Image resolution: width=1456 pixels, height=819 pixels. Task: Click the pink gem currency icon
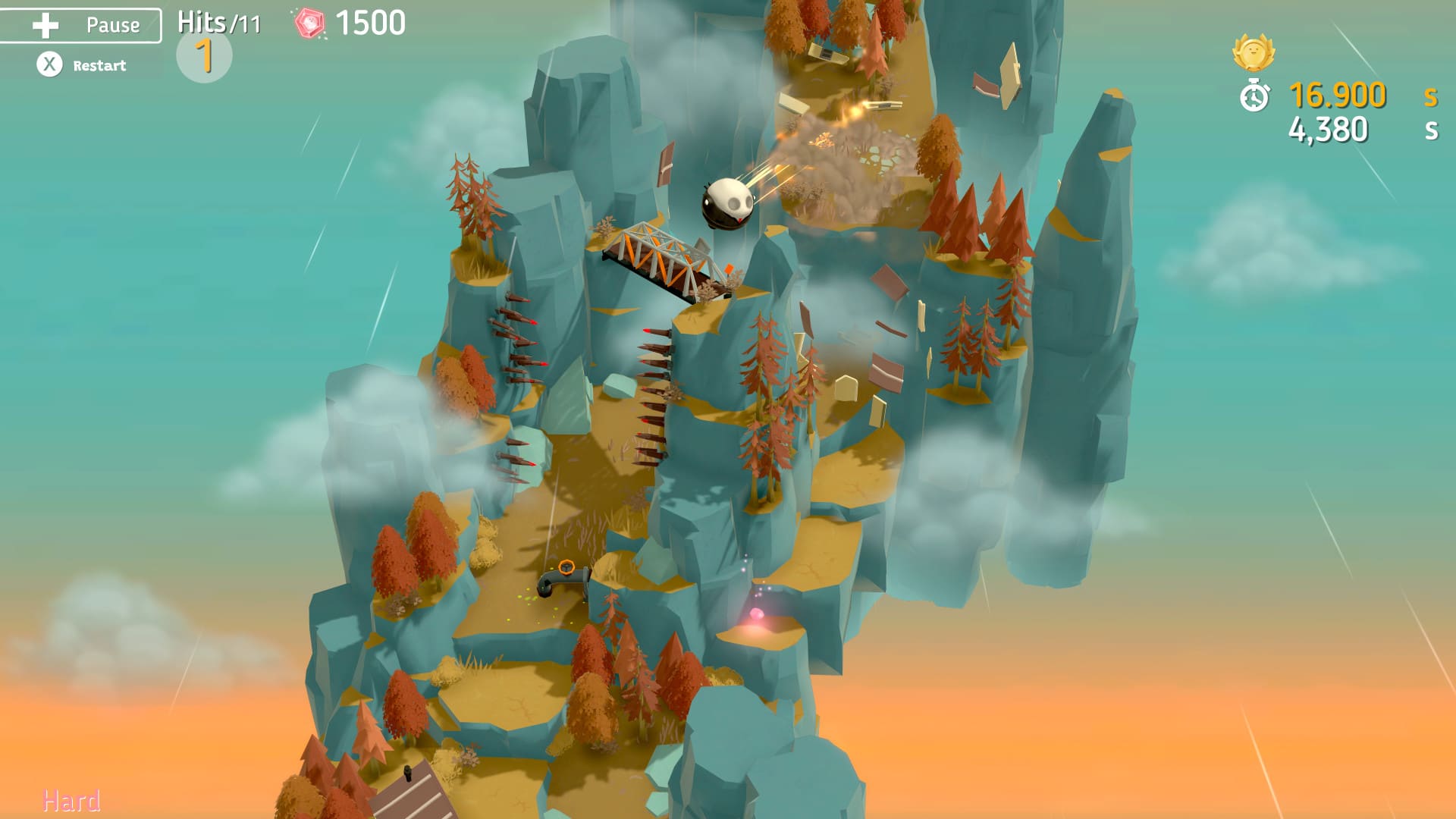click(x=311, y=23)
